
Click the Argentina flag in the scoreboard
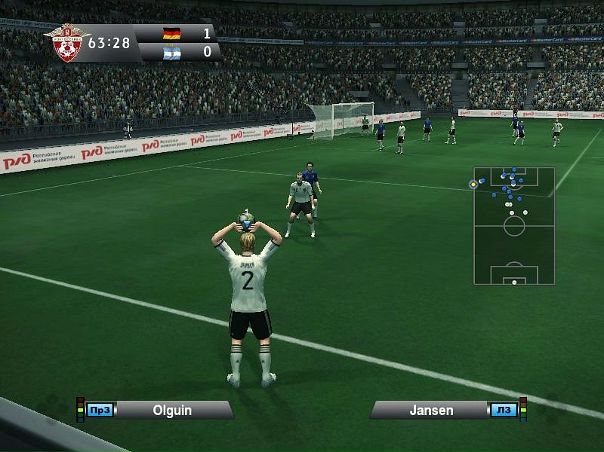(170, 51)
